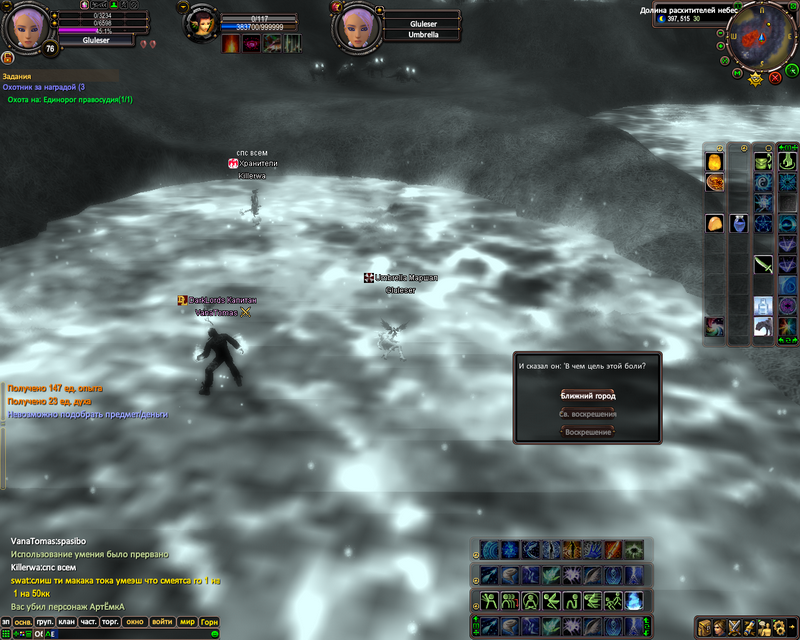This screenshot has width=800, height=640.
Task: Select the 'мир' world chat tab
Action: (186, 621)
